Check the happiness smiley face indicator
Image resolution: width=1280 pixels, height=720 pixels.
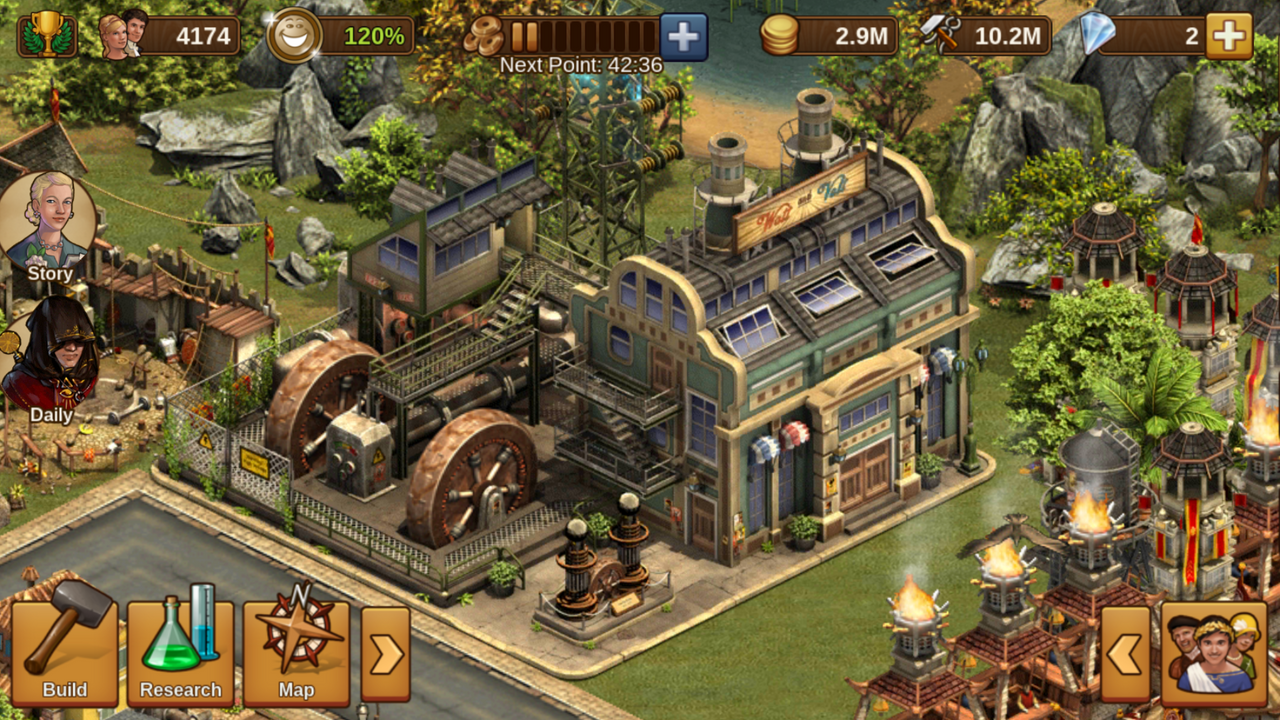coord(295,36)
